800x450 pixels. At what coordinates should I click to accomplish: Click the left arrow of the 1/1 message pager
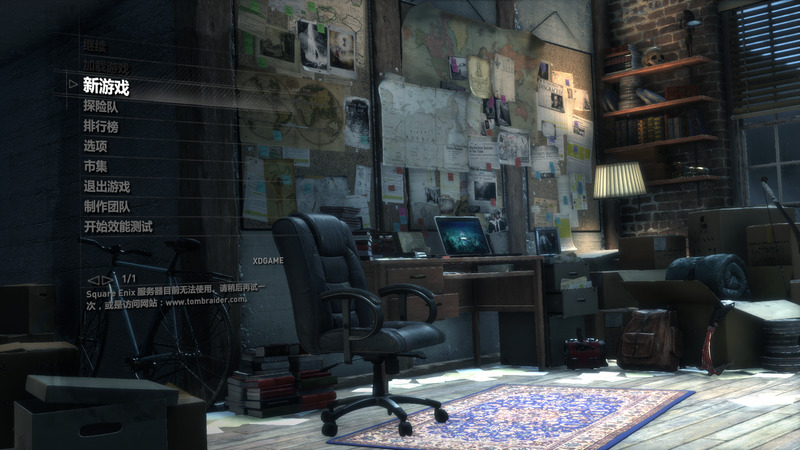click(93, 280)
